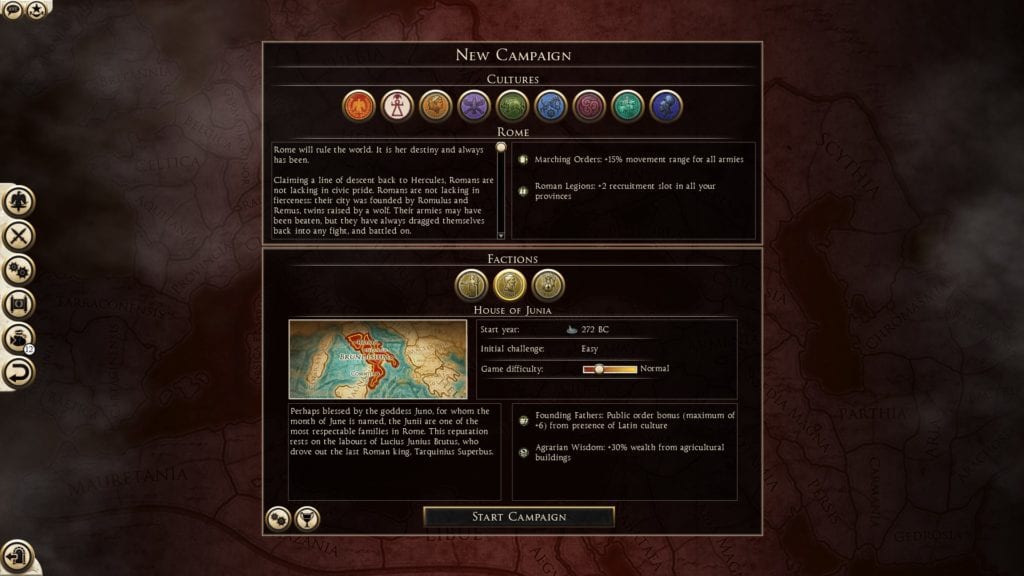Select the orange eagle Rome culture
The height and width of the screenshot is (576, 1024).
(359, 105)
